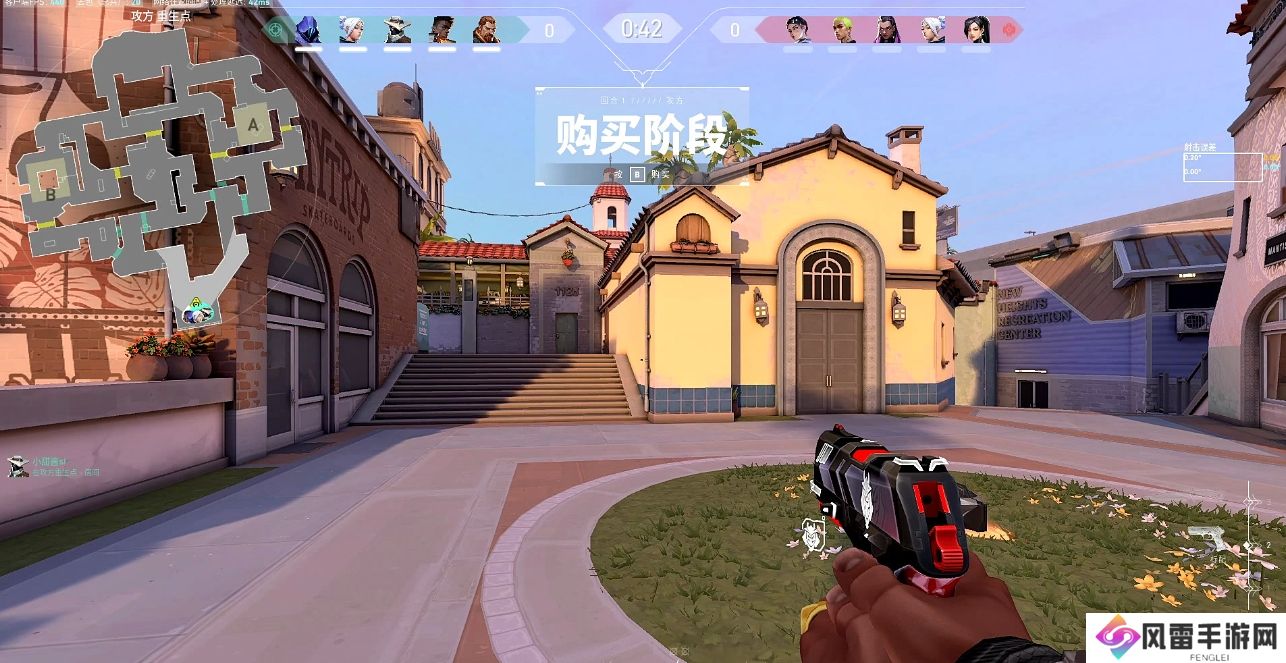Click the 购买阶段 buy phase banner

click(641, 136)
